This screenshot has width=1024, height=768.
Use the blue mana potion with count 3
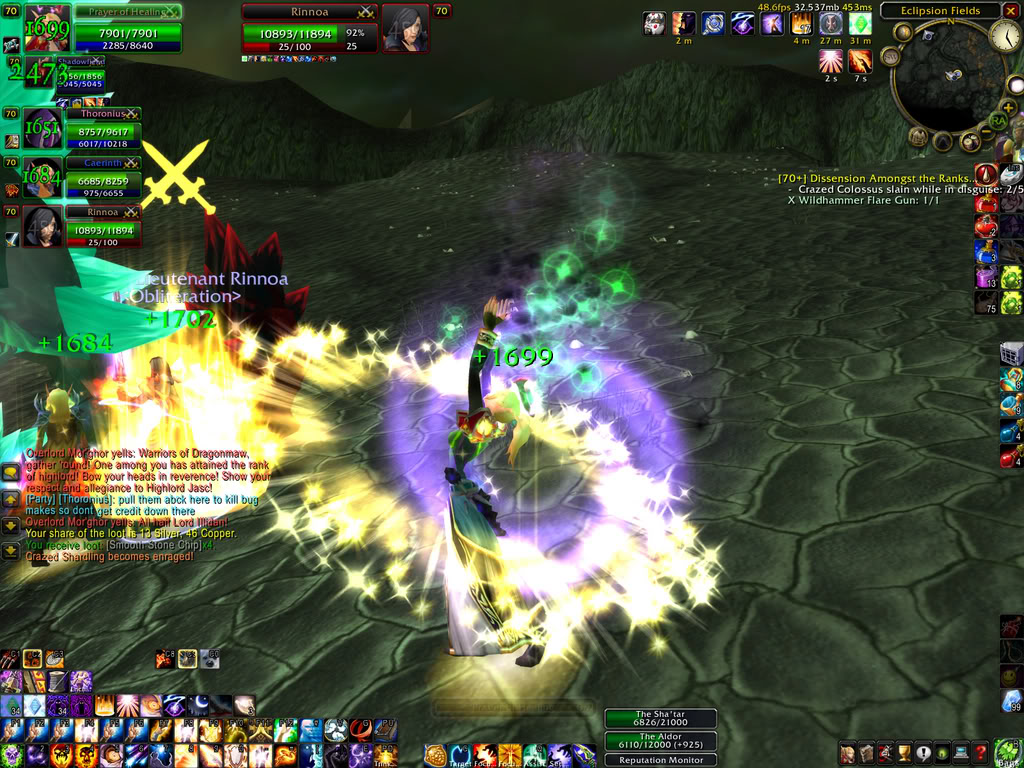pyautogui.click(x=986, y=251)
